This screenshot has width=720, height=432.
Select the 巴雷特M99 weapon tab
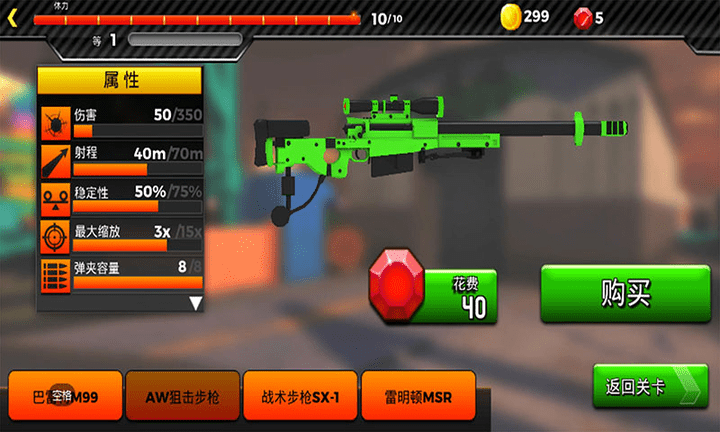pos(65,397)
